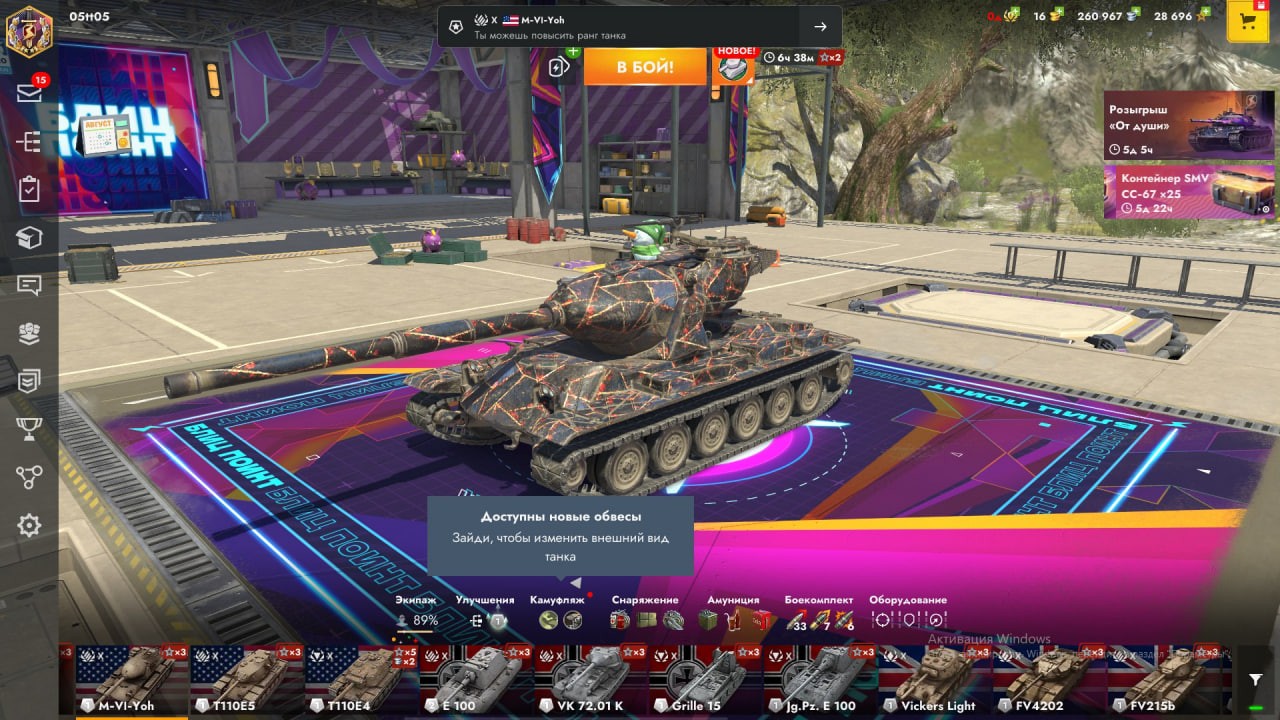Image resolution: width=1280 pixels, height=720 pixels.
Task: Click the player profile avatar badge
Action: click(29, 29)
